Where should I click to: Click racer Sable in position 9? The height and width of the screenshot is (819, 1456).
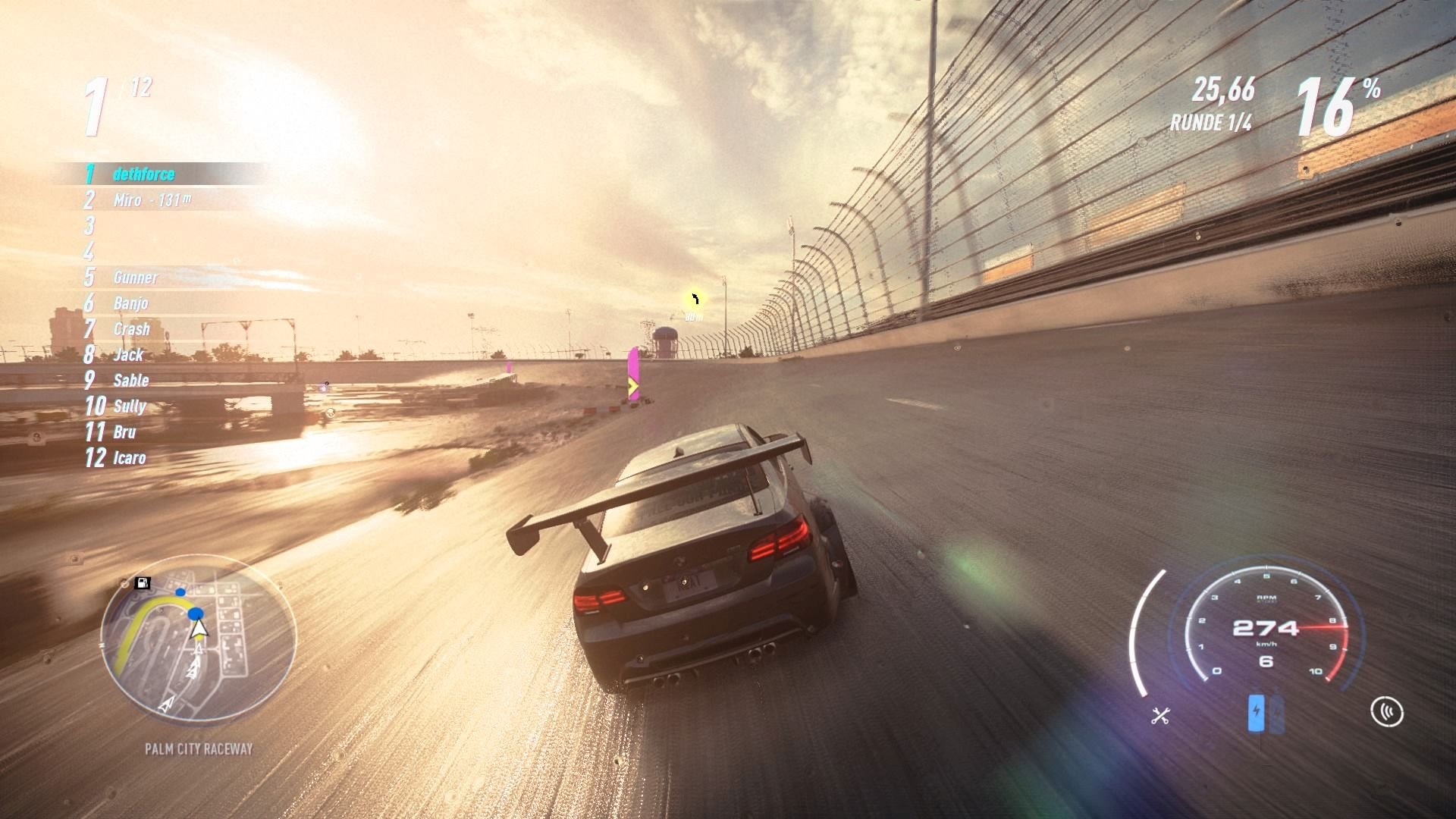tap(129, 381)
